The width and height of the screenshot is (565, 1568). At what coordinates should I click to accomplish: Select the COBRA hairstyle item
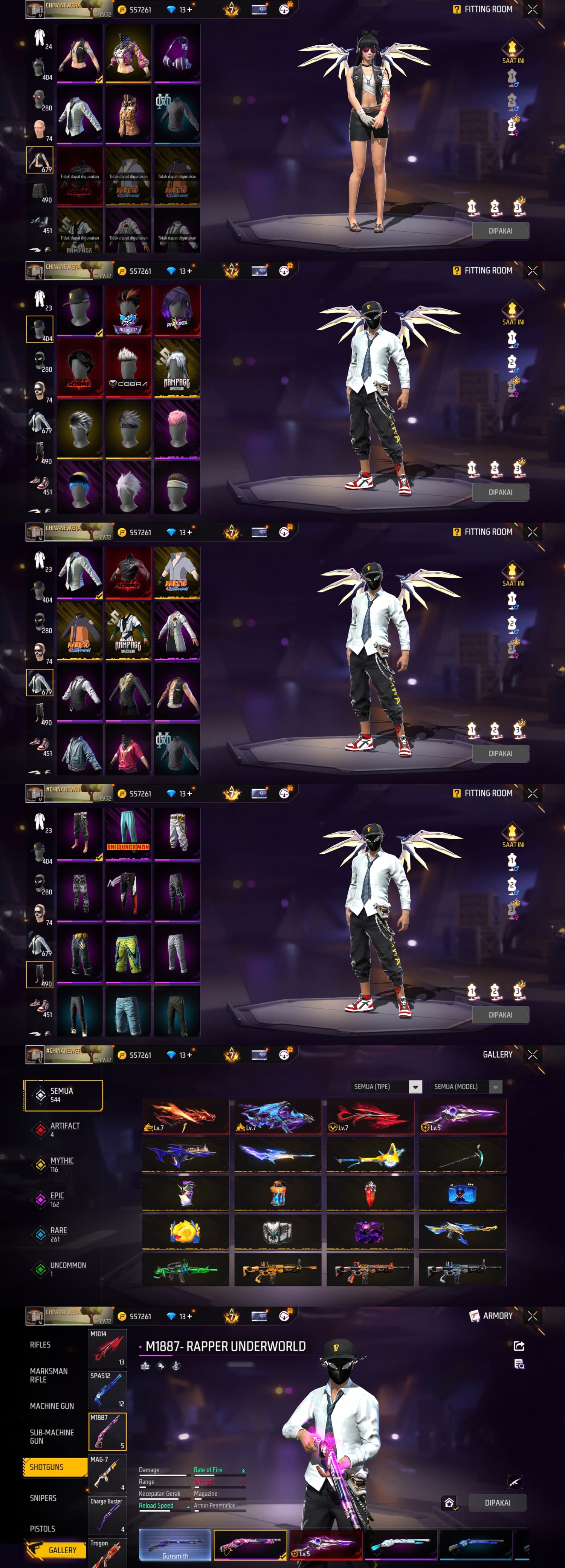pos(128,367)
